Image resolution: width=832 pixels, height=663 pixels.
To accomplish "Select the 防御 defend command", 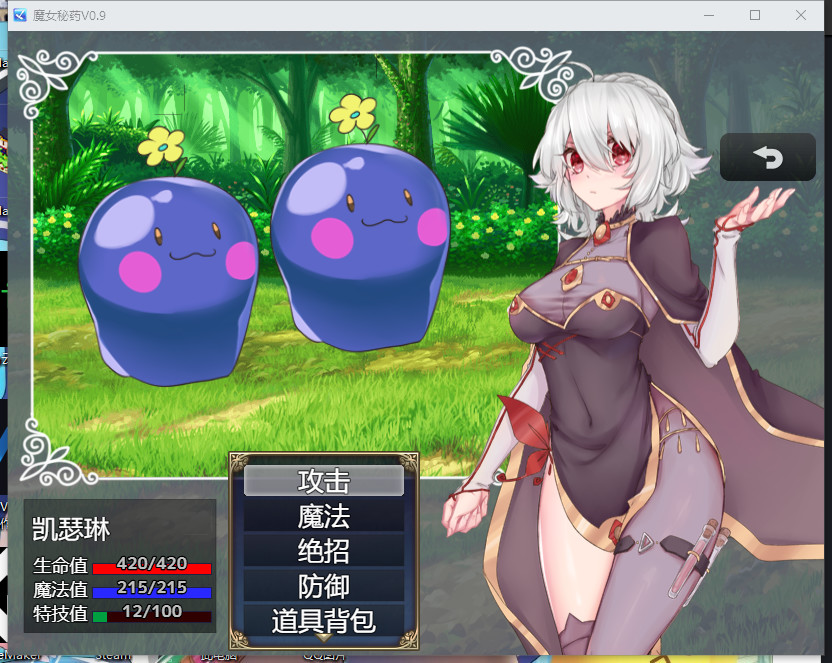I will pos(323,586).
